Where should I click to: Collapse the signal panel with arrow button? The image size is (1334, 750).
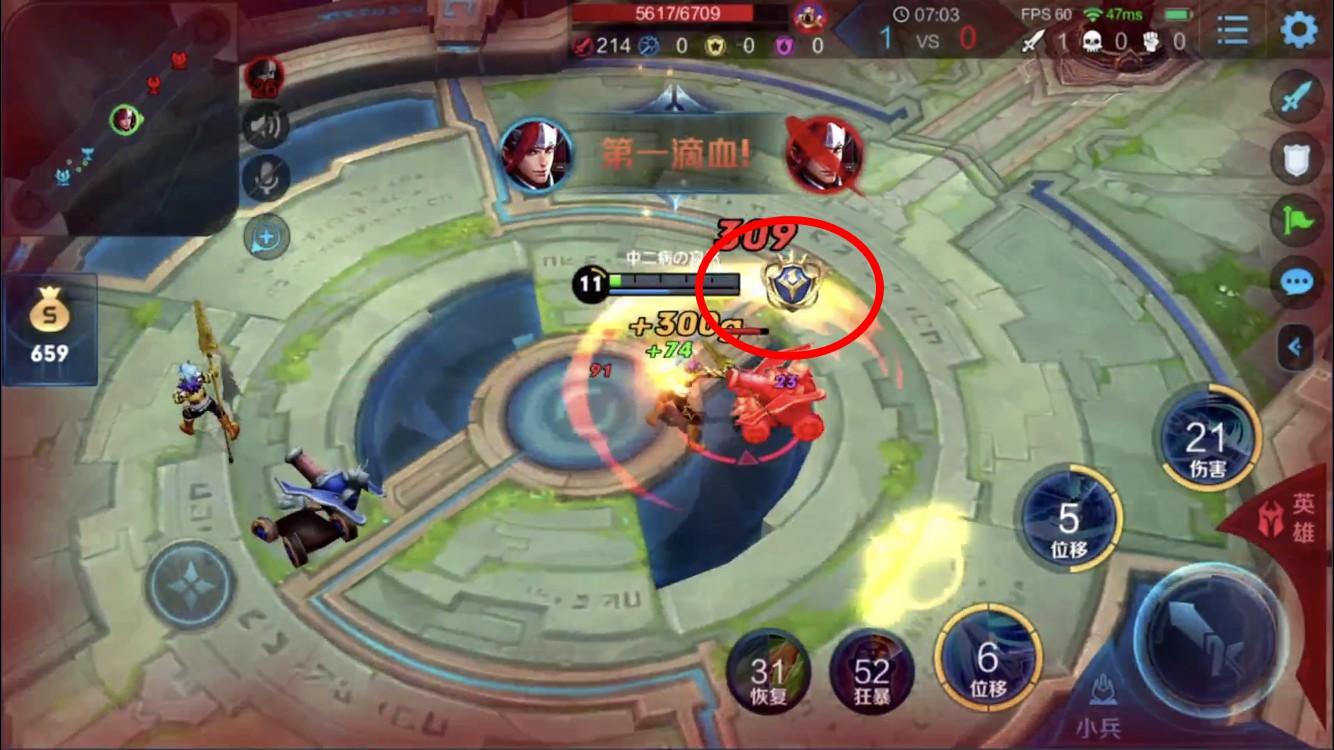click(1297, 347)
